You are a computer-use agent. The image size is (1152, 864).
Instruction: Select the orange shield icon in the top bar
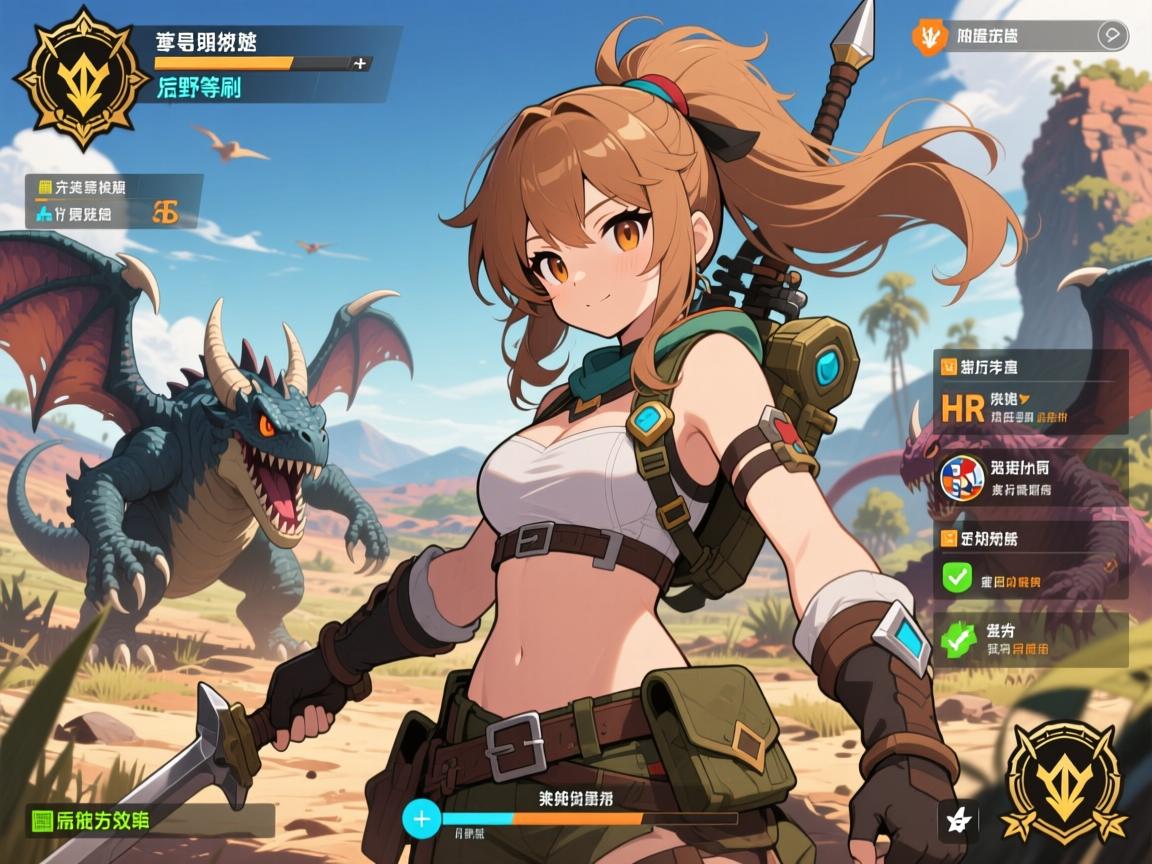point(928,37)
